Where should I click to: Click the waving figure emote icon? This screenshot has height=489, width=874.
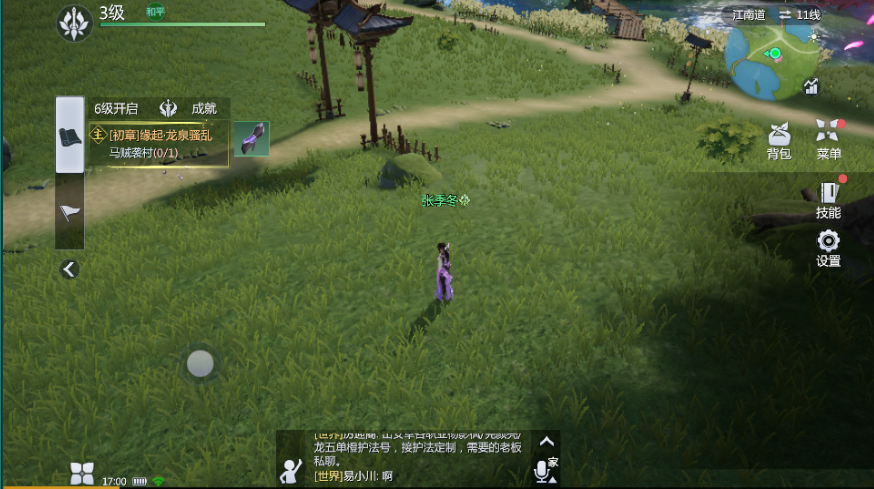pos(292,469)
